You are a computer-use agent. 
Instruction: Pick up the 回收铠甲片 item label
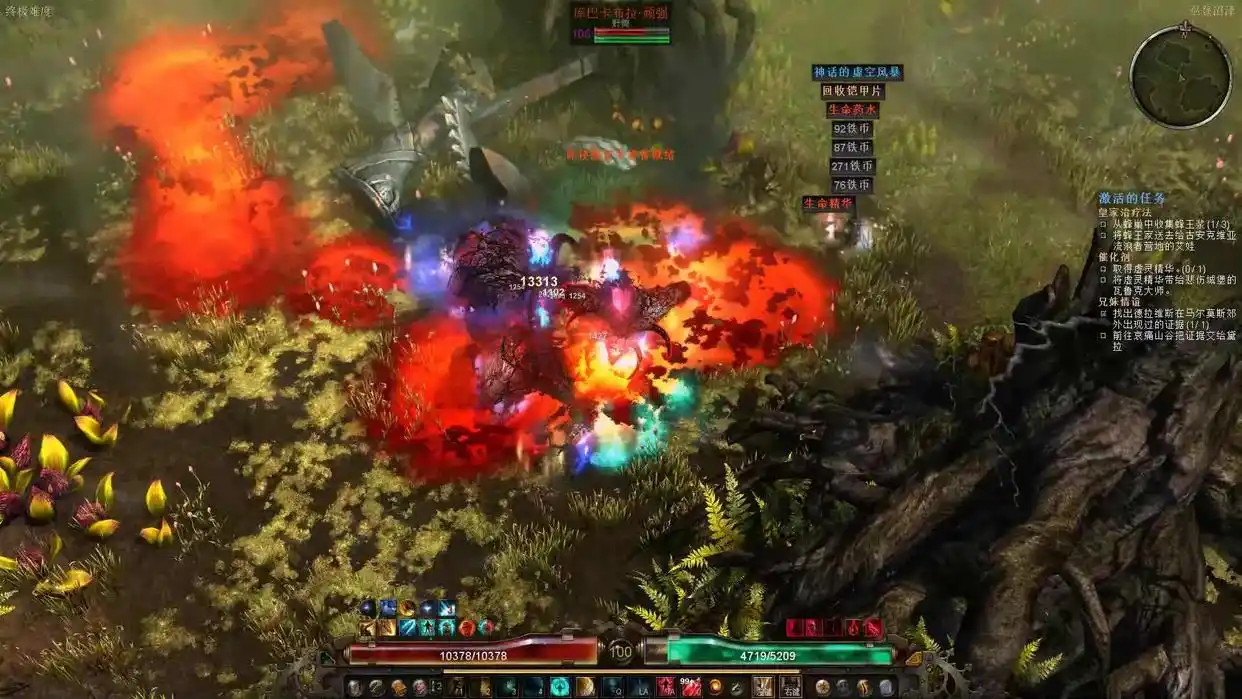[x=852, y=91]
